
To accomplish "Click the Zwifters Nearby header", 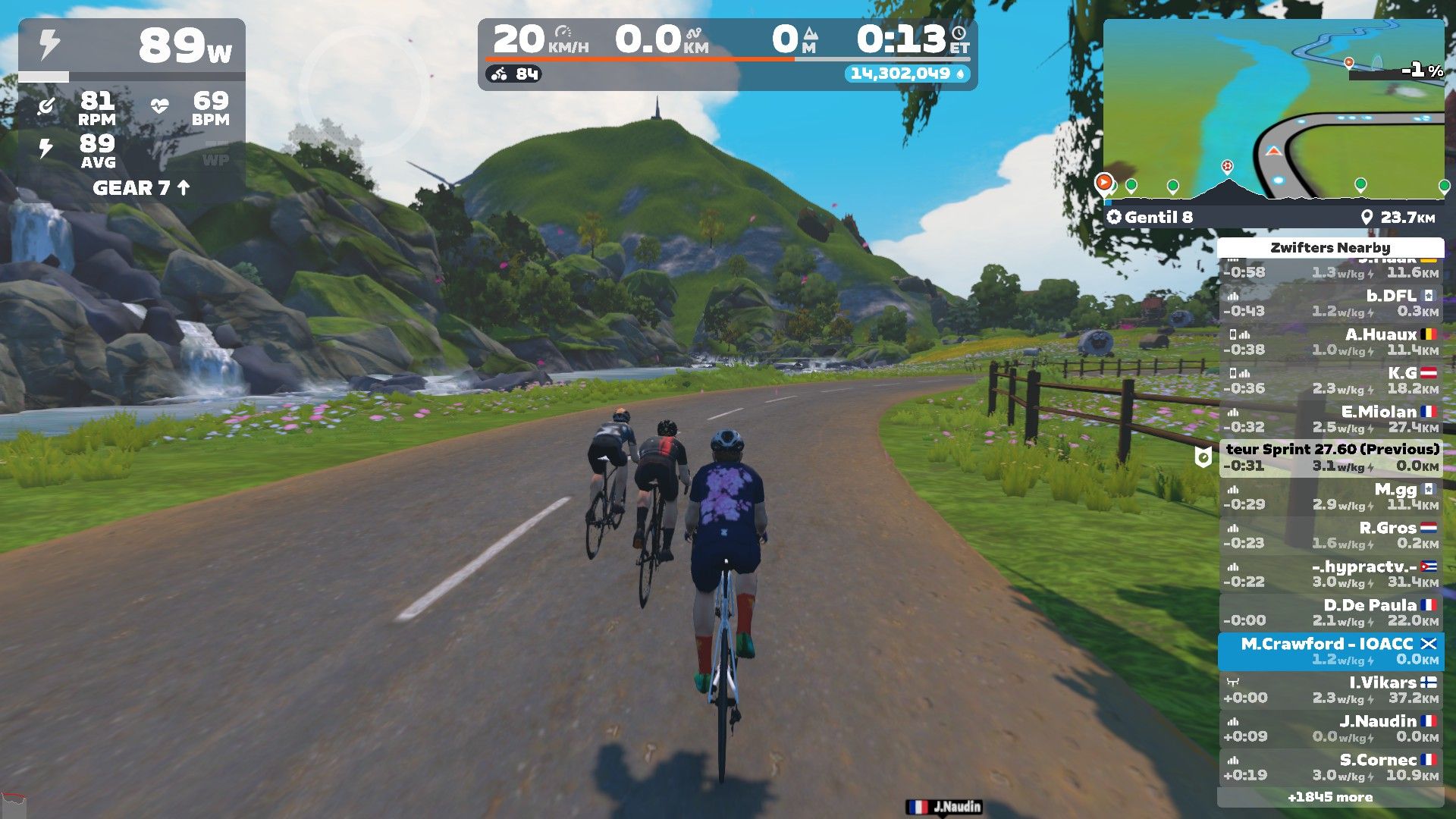I will pyautogui.click(x=1330, y=247).
